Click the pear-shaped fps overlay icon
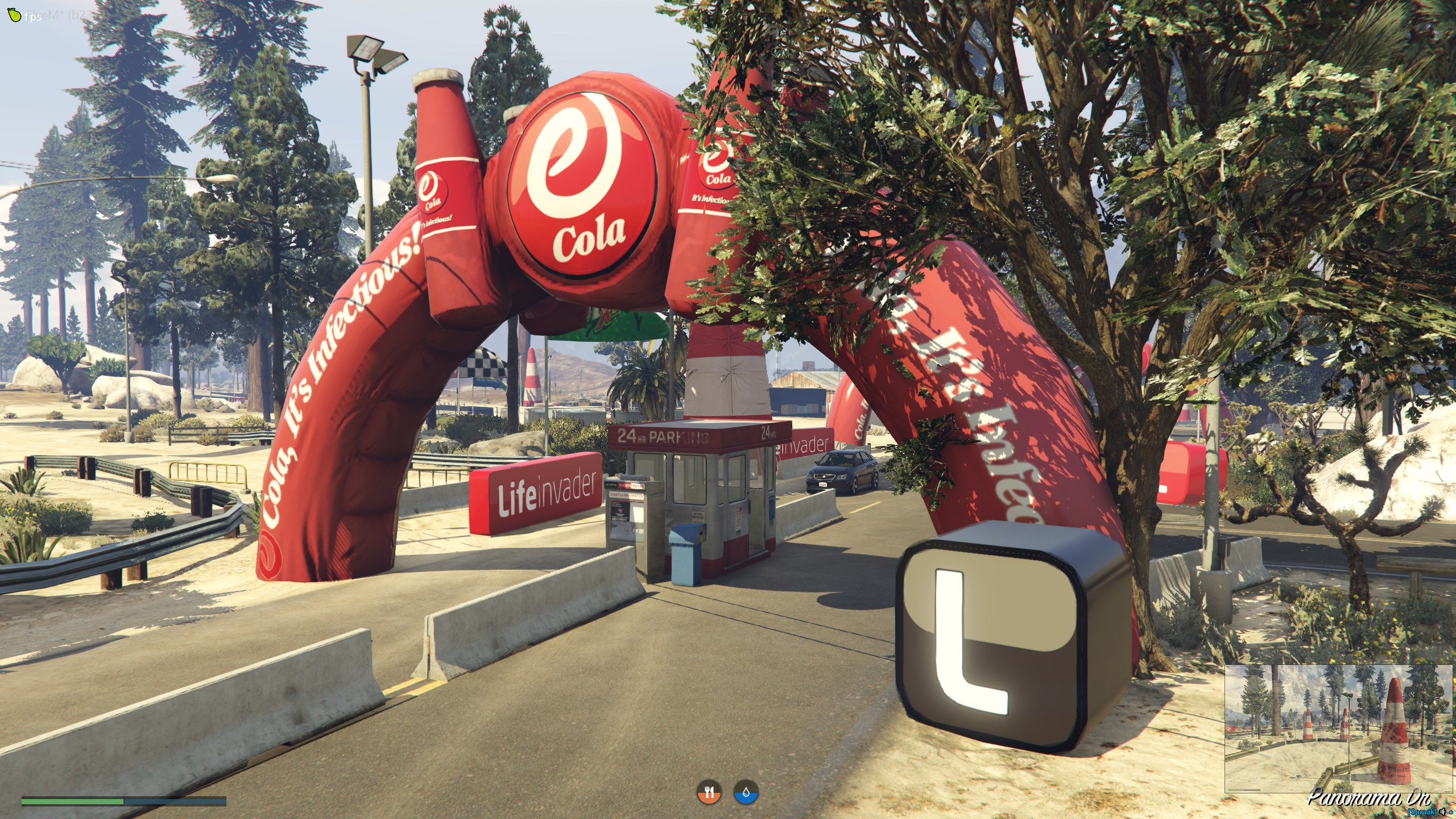 pyautogui.click(x=15, y=15)
